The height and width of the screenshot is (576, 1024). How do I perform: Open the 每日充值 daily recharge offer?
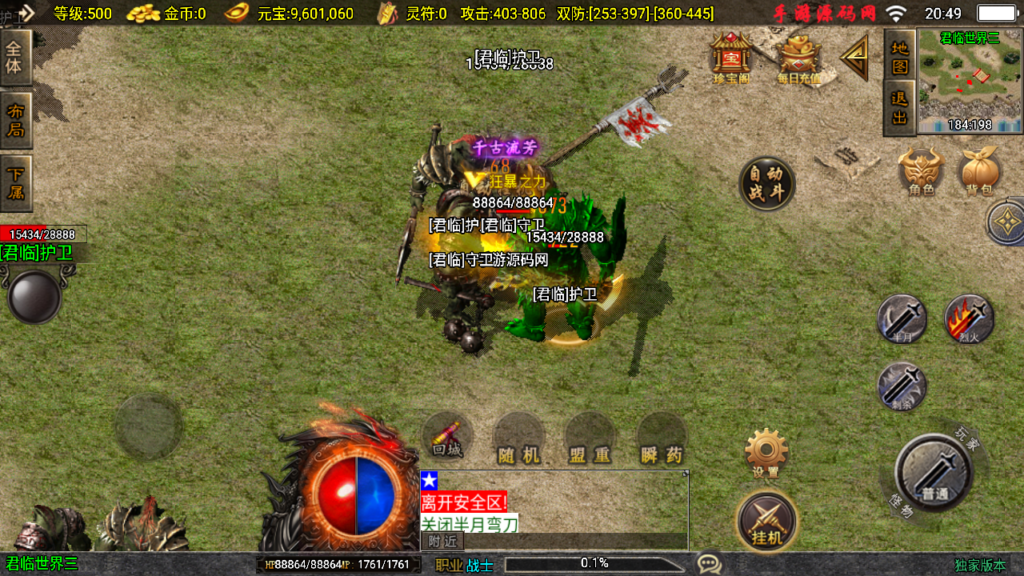click(798, 57)
